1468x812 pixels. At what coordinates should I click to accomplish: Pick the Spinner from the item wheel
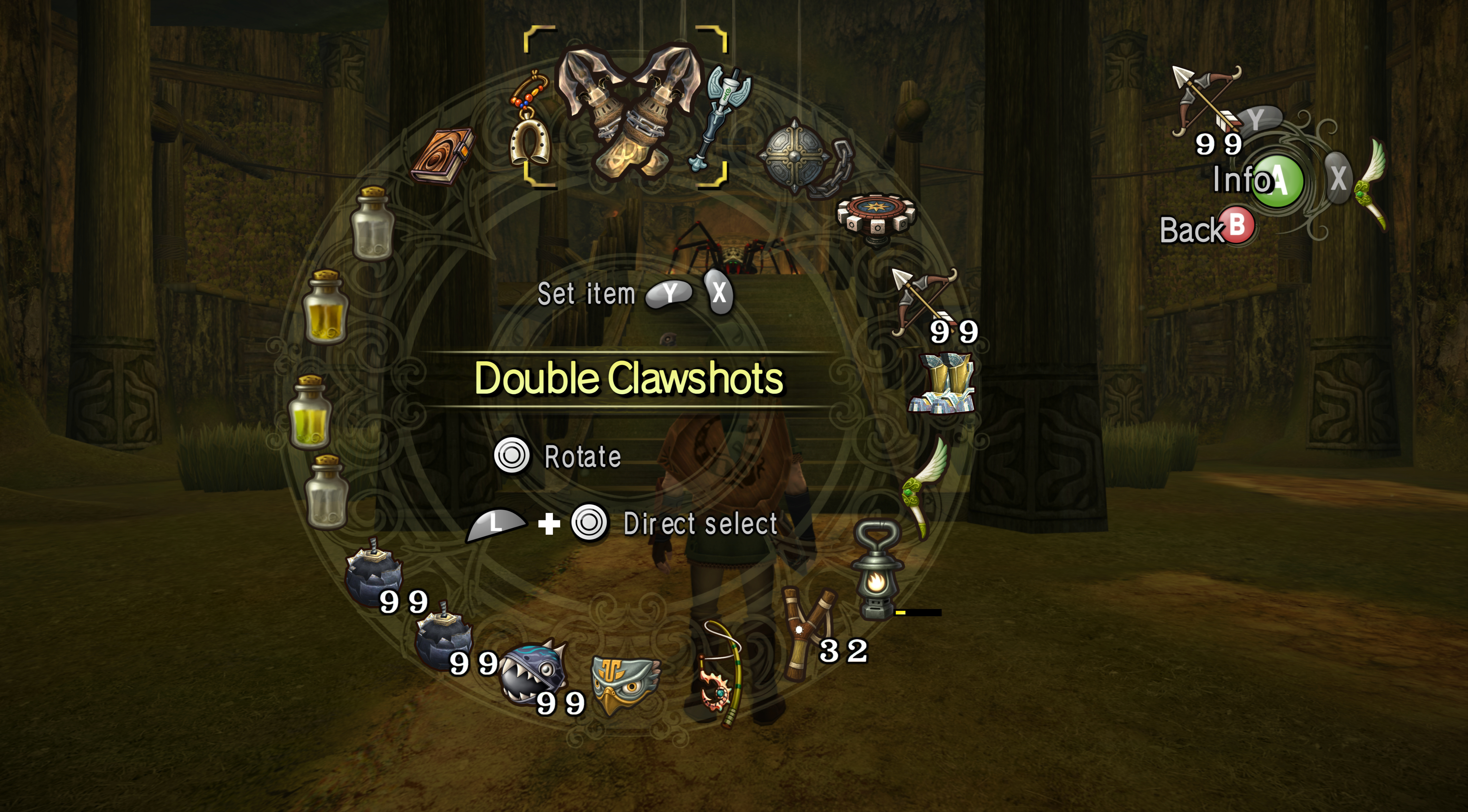coord(876,218)
